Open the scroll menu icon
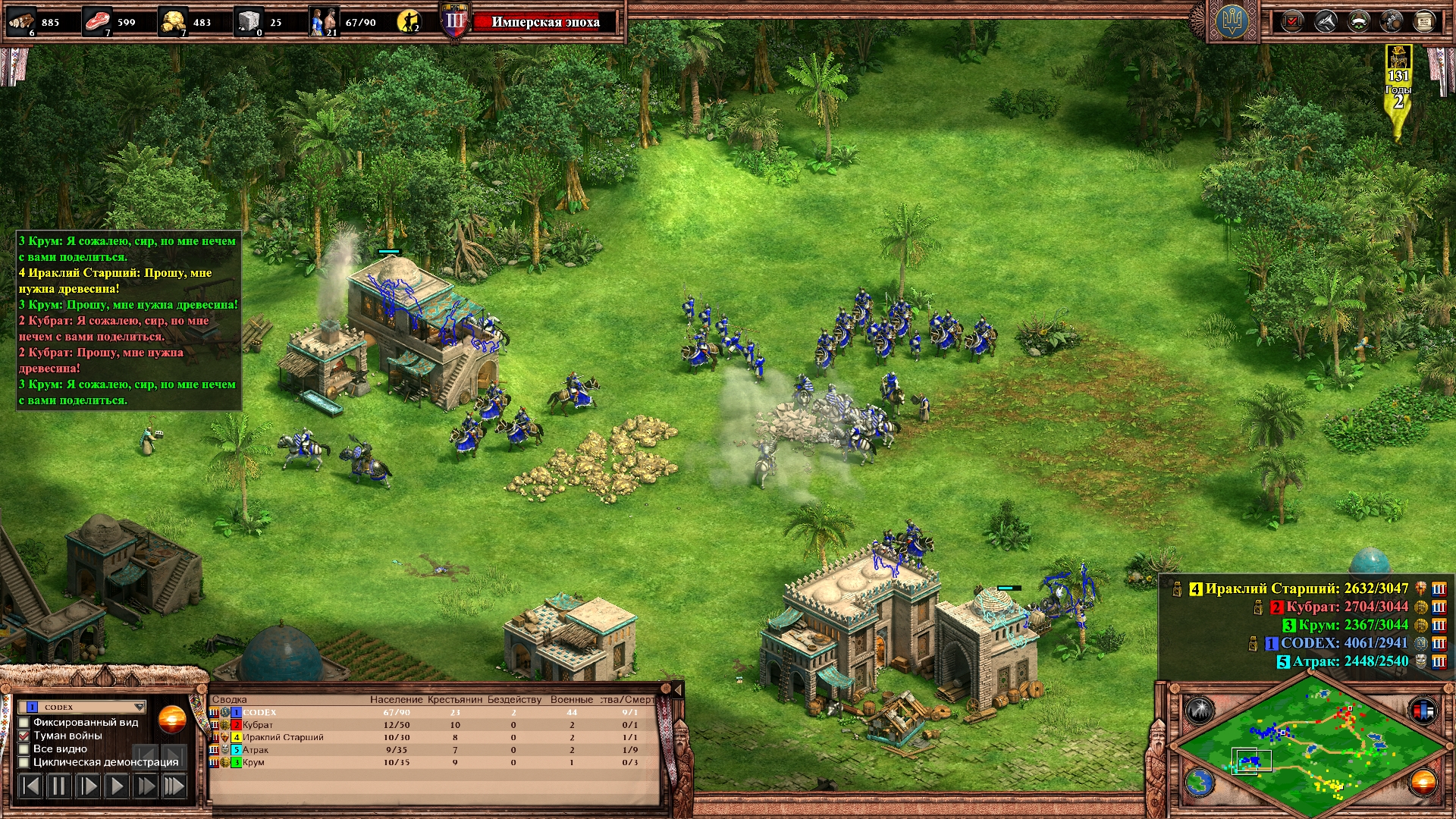The height and width of the screenshot is (819, 1456). [x=1424, y=21]
